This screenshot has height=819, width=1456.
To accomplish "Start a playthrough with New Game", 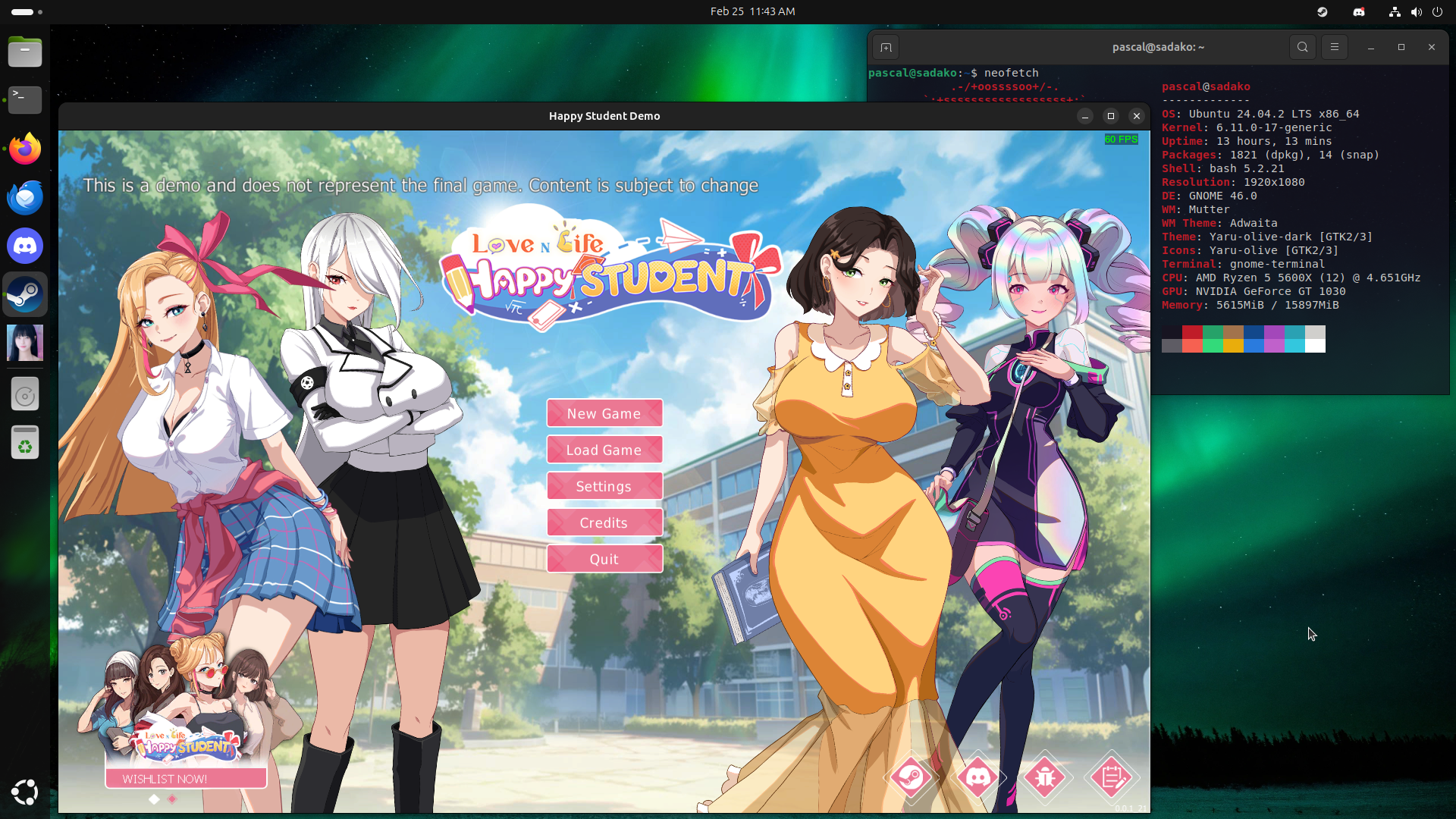I will (604, 413).
